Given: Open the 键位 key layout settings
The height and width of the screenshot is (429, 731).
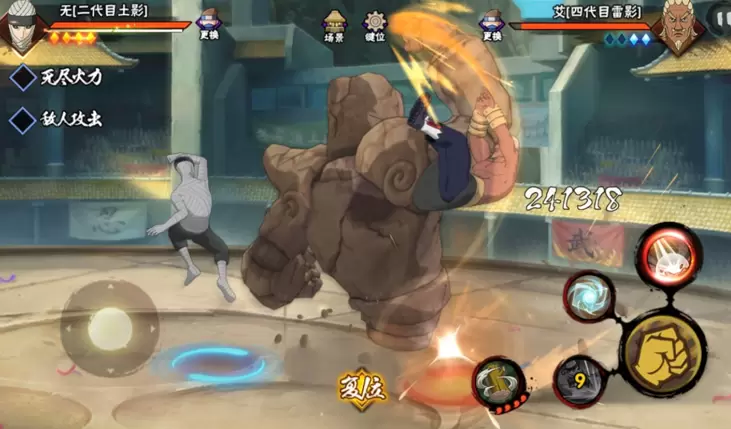Looking at the screenshot, I should tap(375, 26).
